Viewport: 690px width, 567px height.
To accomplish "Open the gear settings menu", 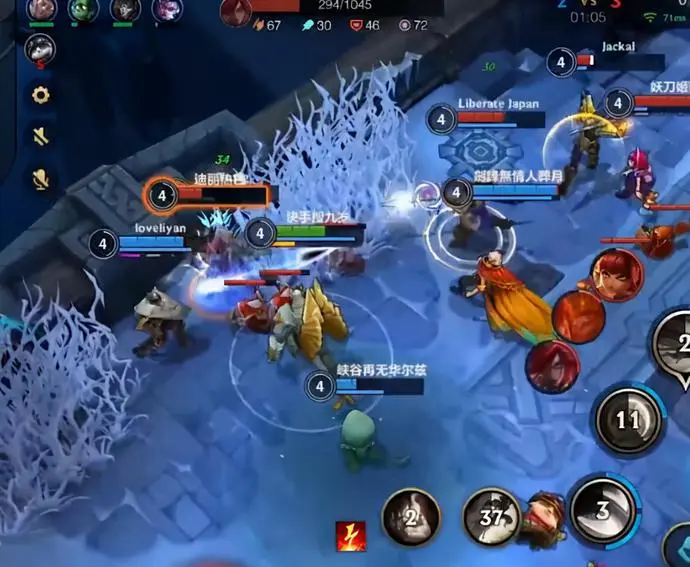I will point(41,96).
